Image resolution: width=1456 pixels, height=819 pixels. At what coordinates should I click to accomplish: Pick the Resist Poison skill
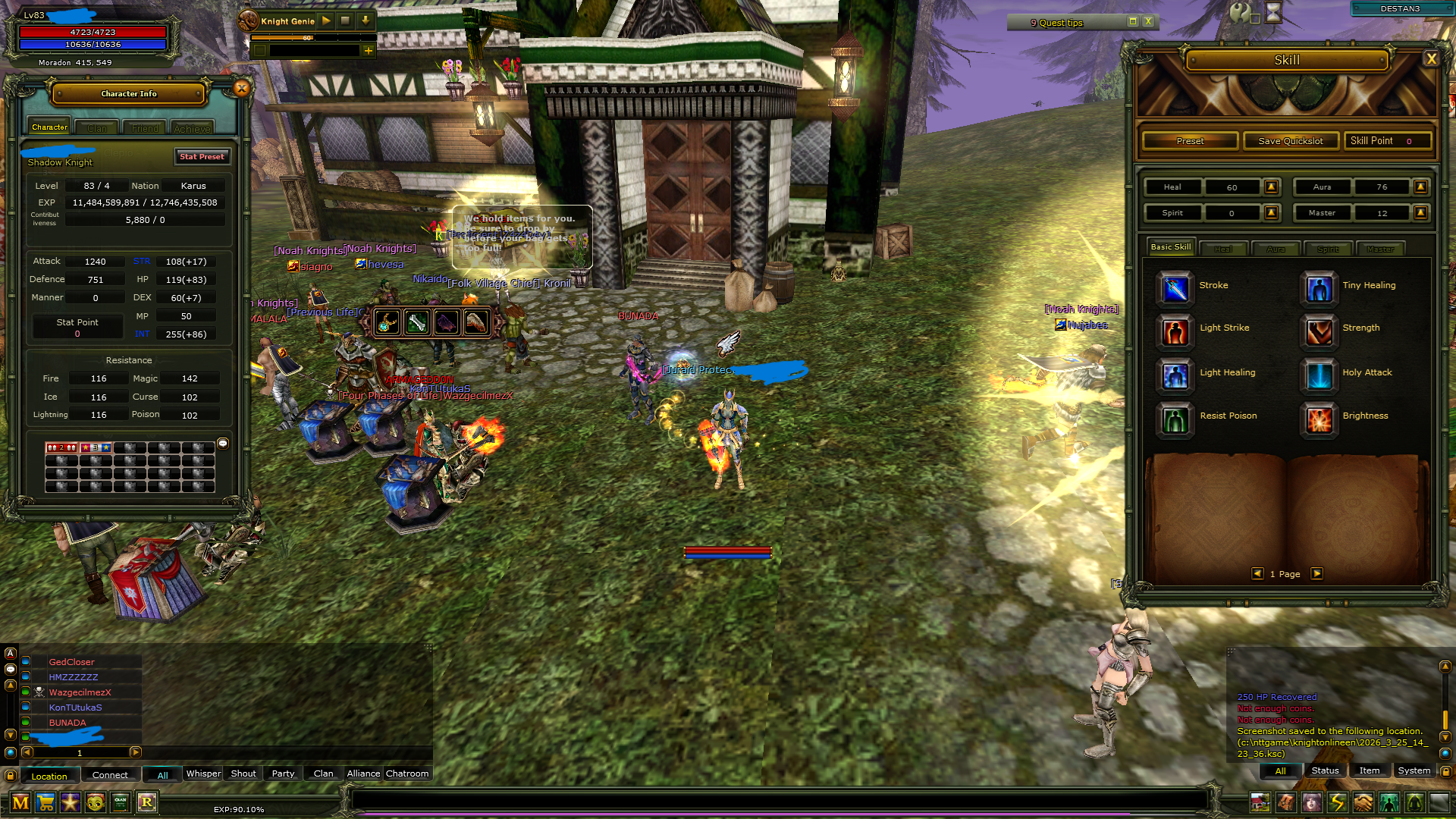(1175, 418)
